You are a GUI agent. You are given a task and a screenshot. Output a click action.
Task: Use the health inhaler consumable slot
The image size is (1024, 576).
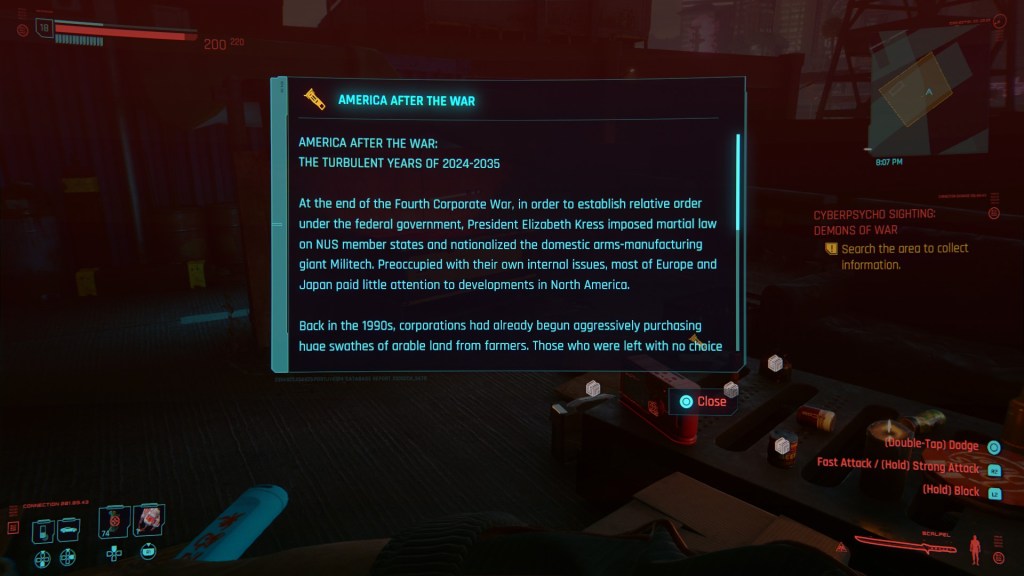click(147, 521)
